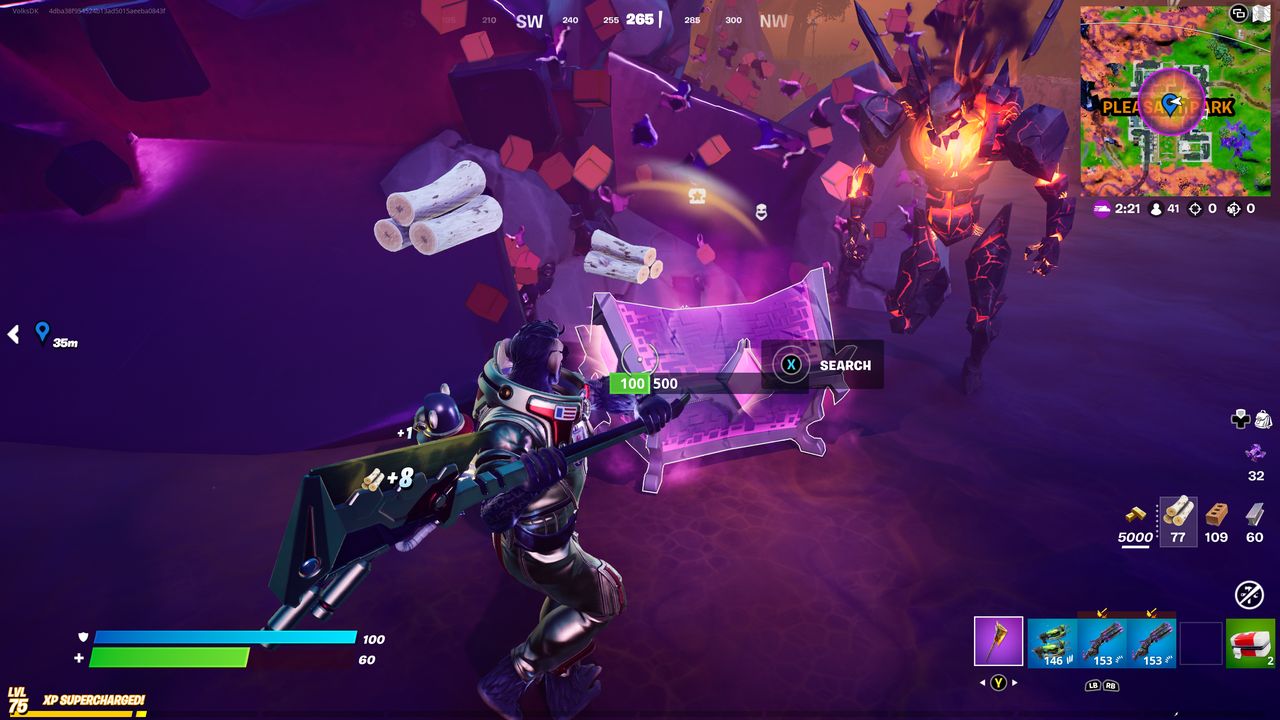Viewport: 1280px width, 720px height.
Task: Click the gold bars currency icon
Action: pyautogui.click(x=1135, y=514)
